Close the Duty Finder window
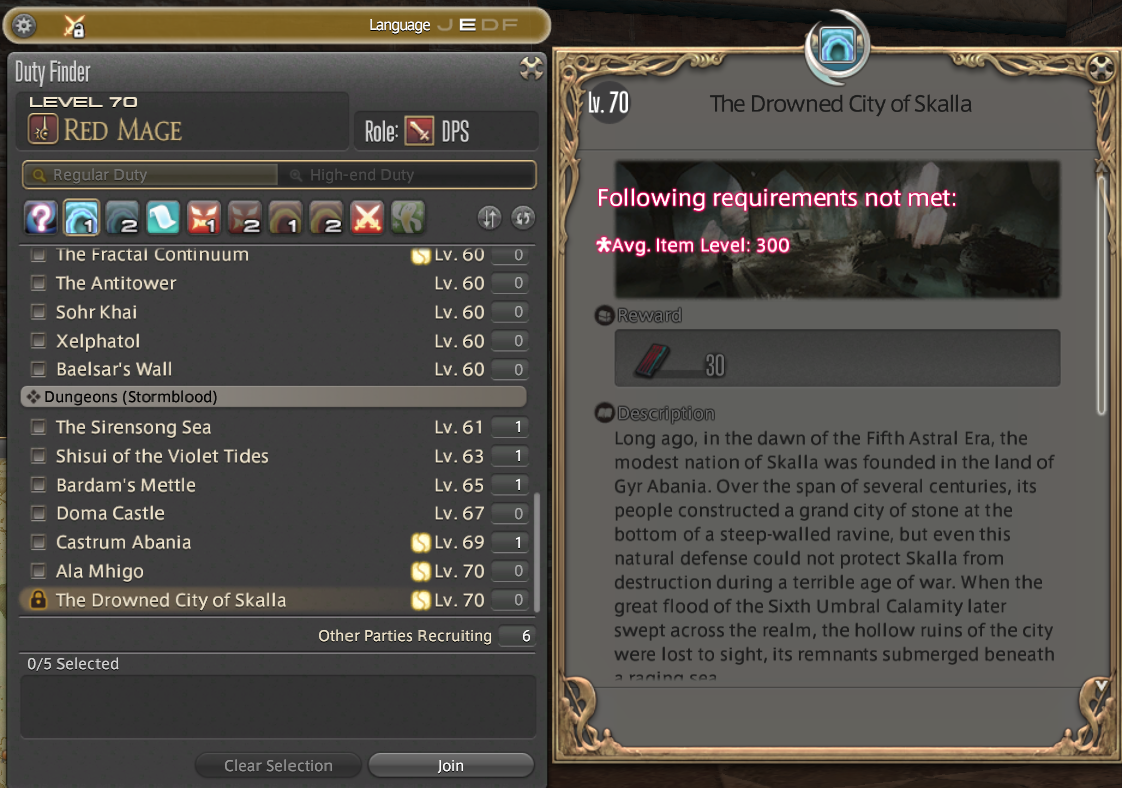The height and width of the screenshot is (788, 1122). [x=532, y=68]
